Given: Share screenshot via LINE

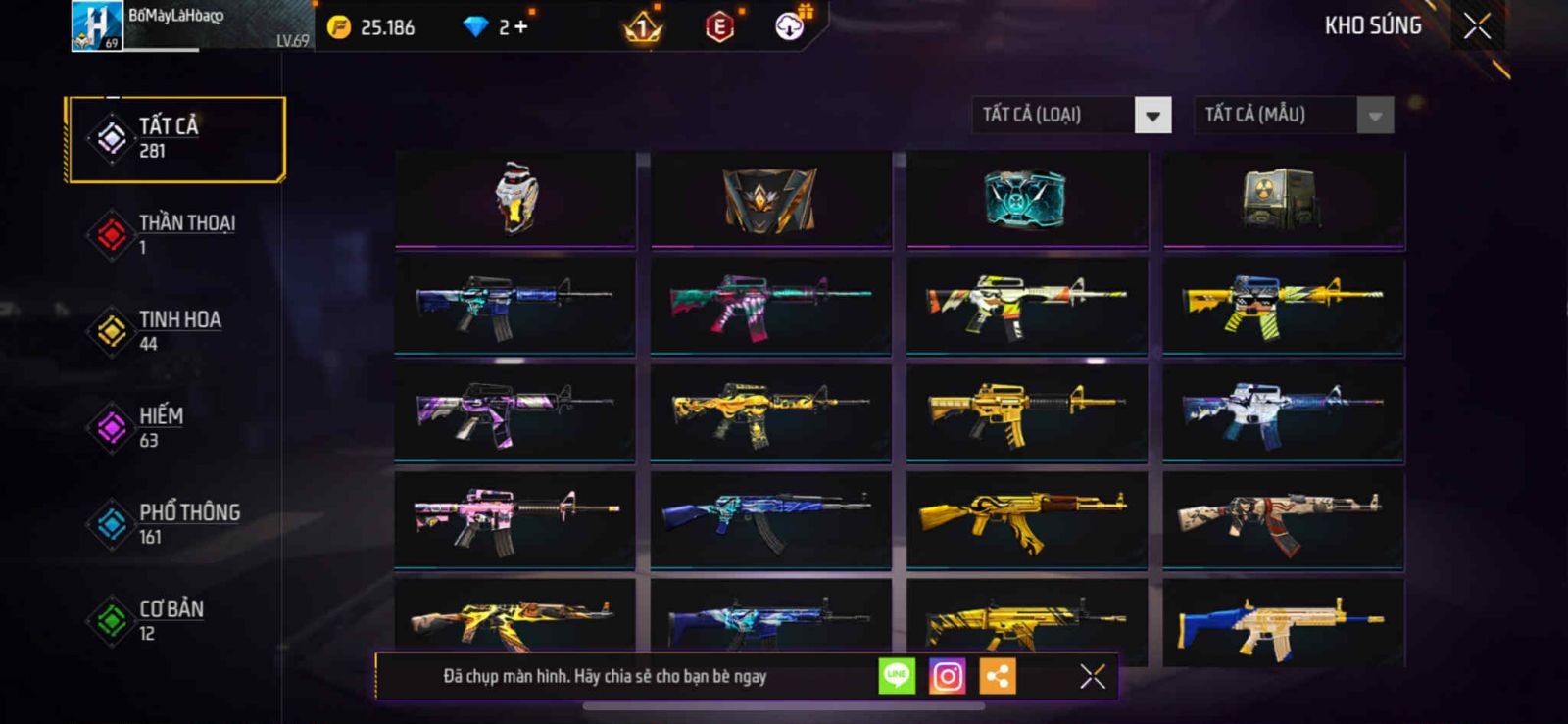Looking at the screenshot, I should [897, 676].
